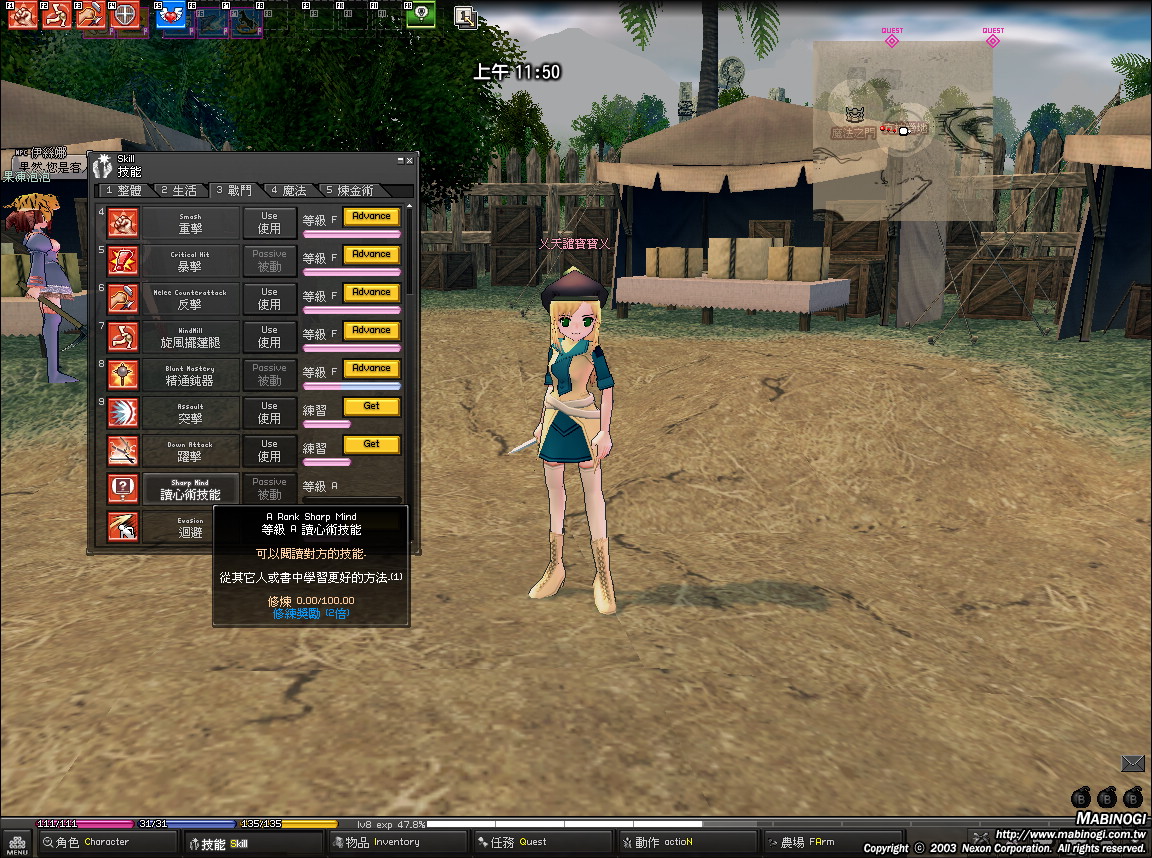The height and width of the screenshot is (858, 1152).
Task: Use the Down Attack skill
Action: pos(269,450)
